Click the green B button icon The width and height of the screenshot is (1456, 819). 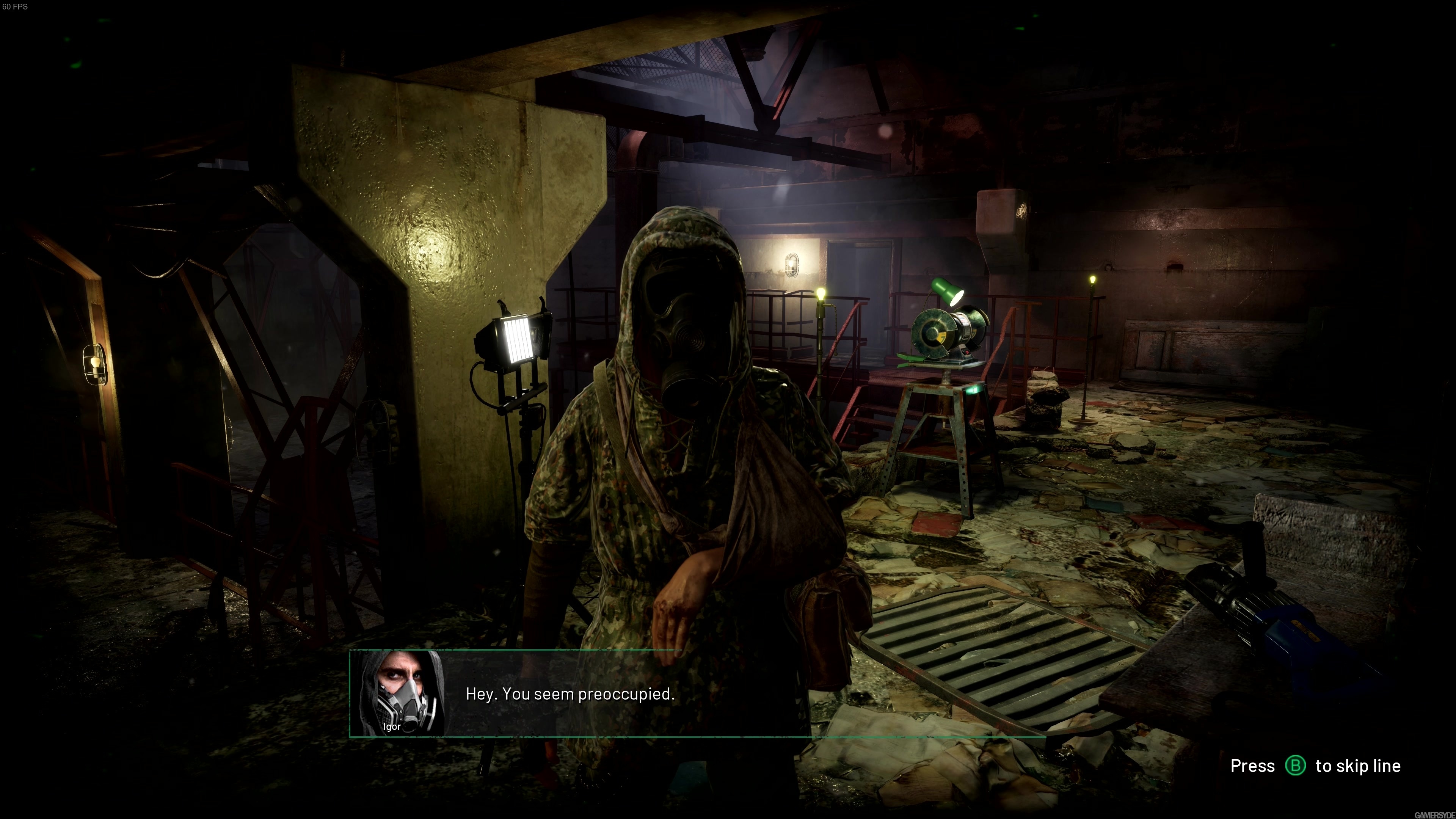(1296, 766)
